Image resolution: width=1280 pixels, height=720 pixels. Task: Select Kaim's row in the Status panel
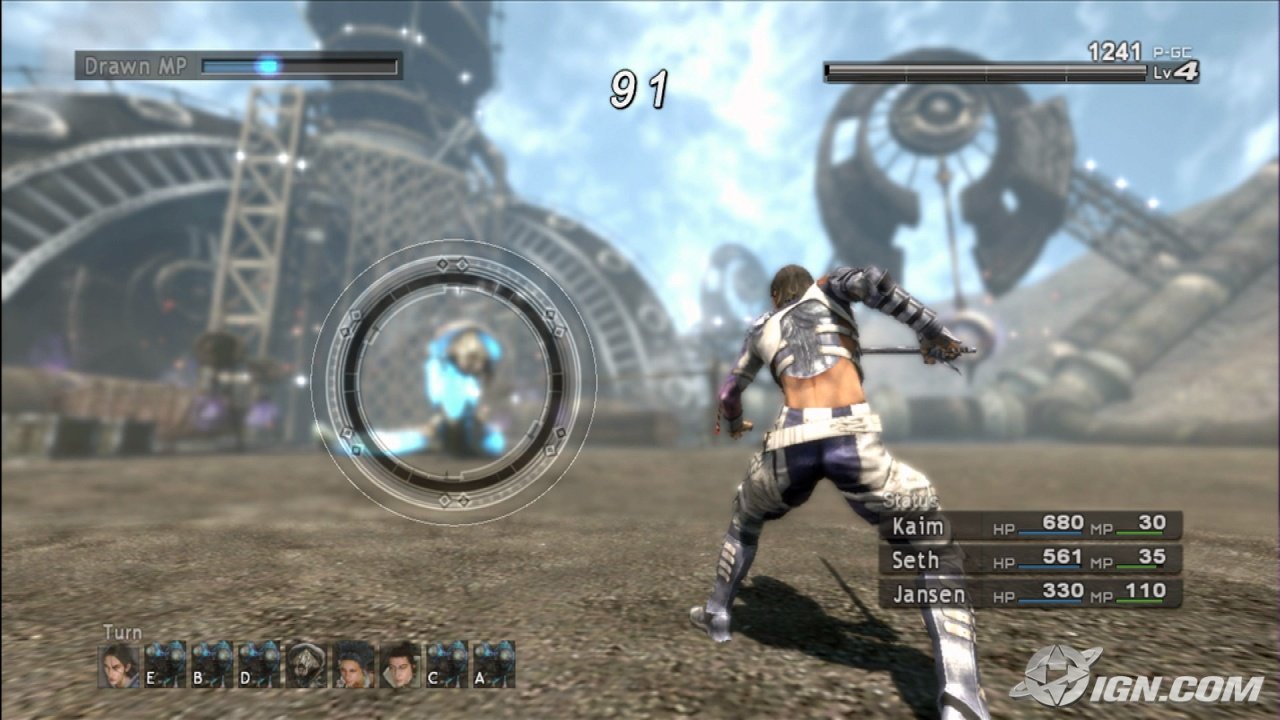click(x=1030, y=526)
